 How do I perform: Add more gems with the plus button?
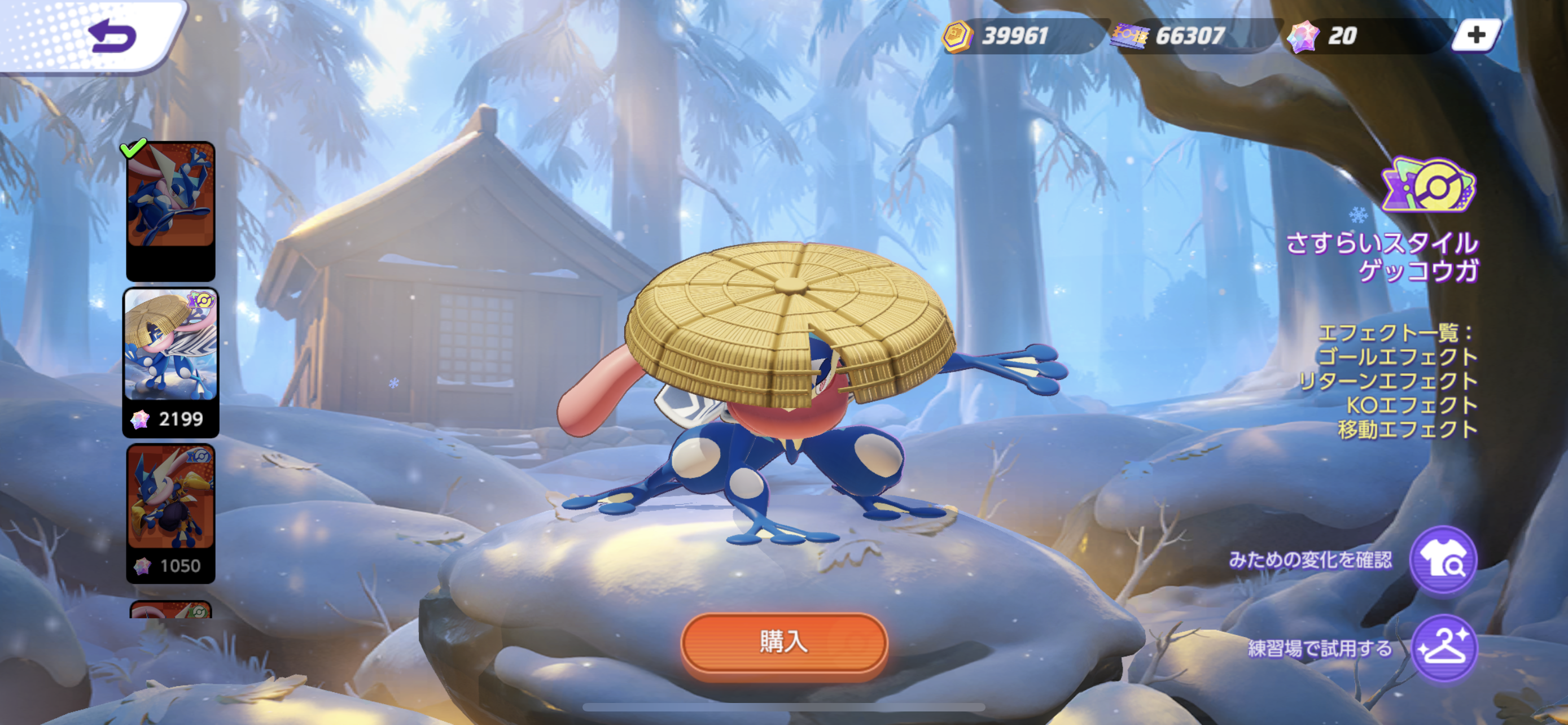[1476, 36]
